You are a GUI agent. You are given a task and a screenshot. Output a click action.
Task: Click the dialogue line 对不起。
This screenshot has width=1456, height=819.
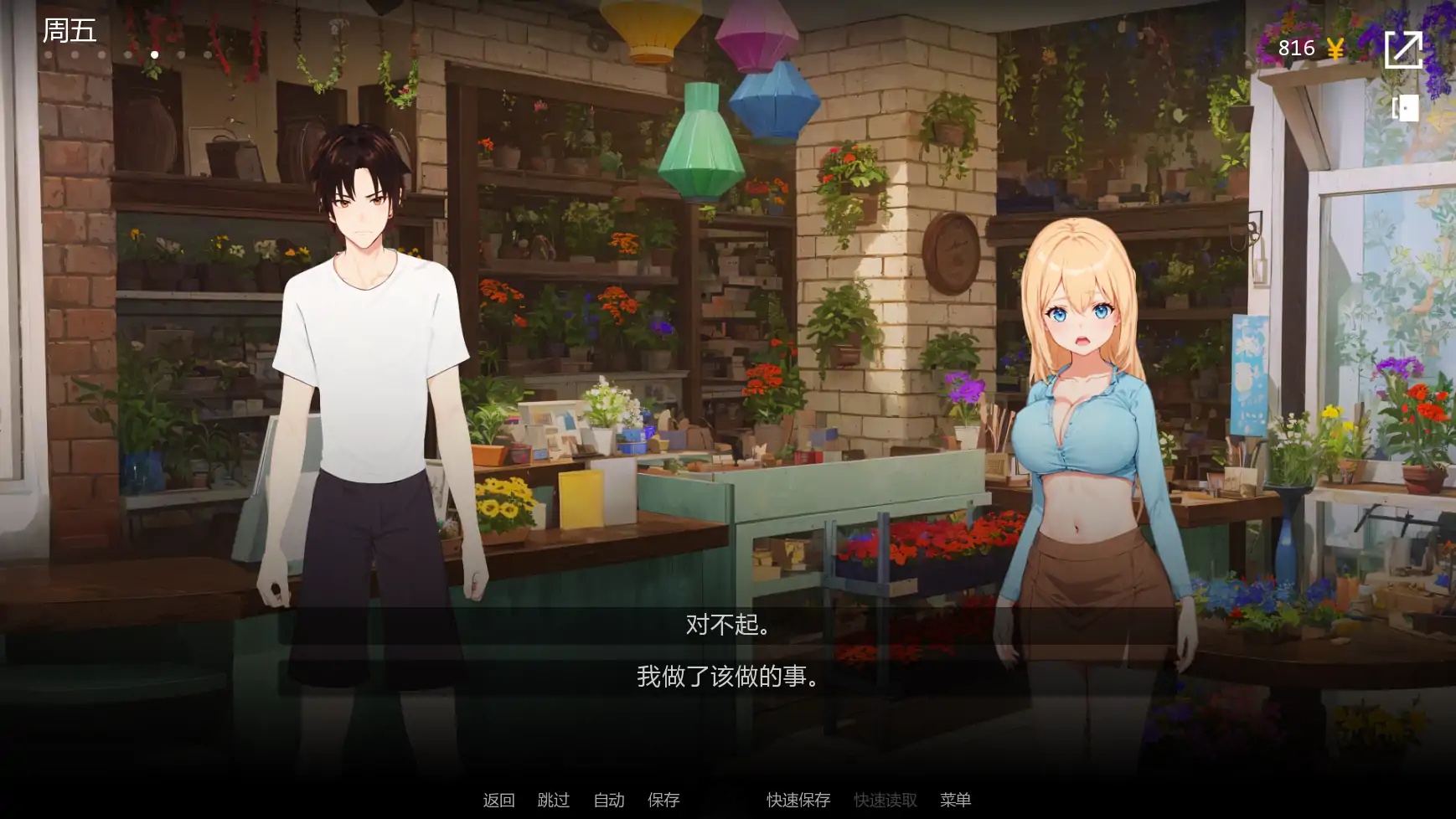coord(727,625)
